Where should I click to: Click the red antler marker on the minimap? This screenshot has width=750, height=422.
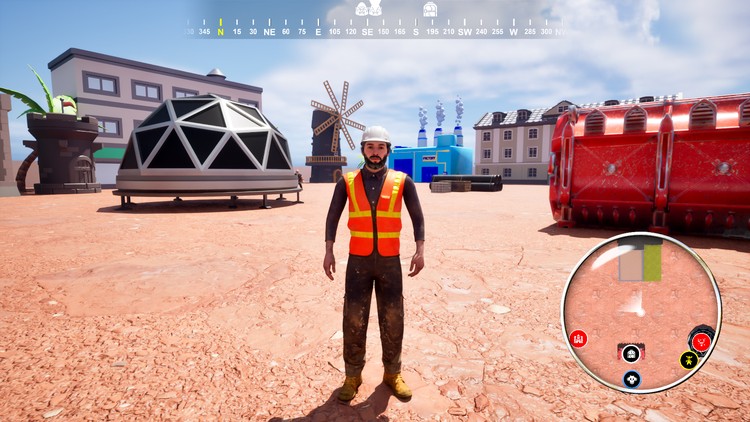[702, 341]
